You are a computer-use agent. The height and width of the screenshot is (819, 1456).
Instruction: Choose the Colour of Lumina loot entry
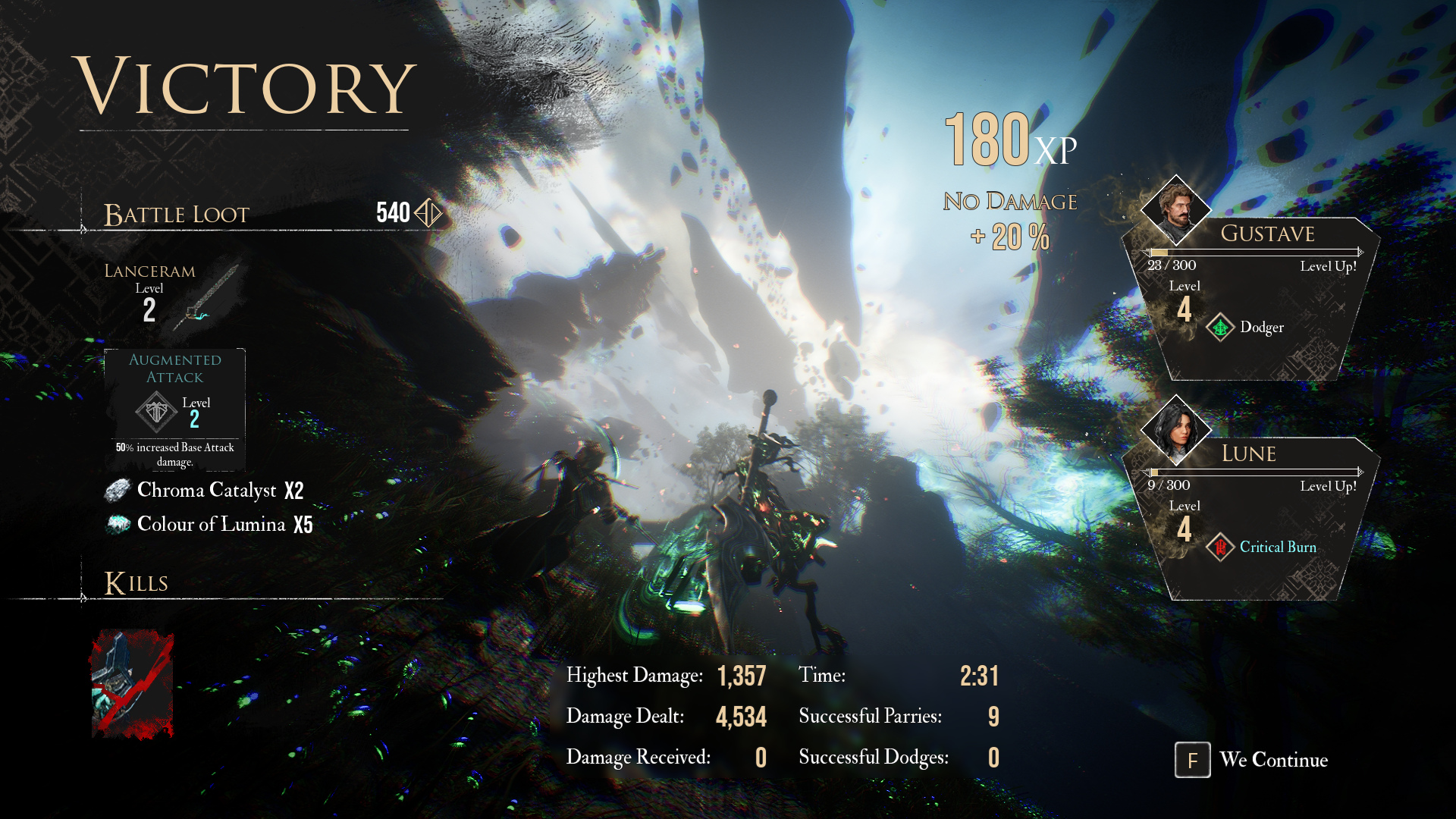click(x=209, y=525)
